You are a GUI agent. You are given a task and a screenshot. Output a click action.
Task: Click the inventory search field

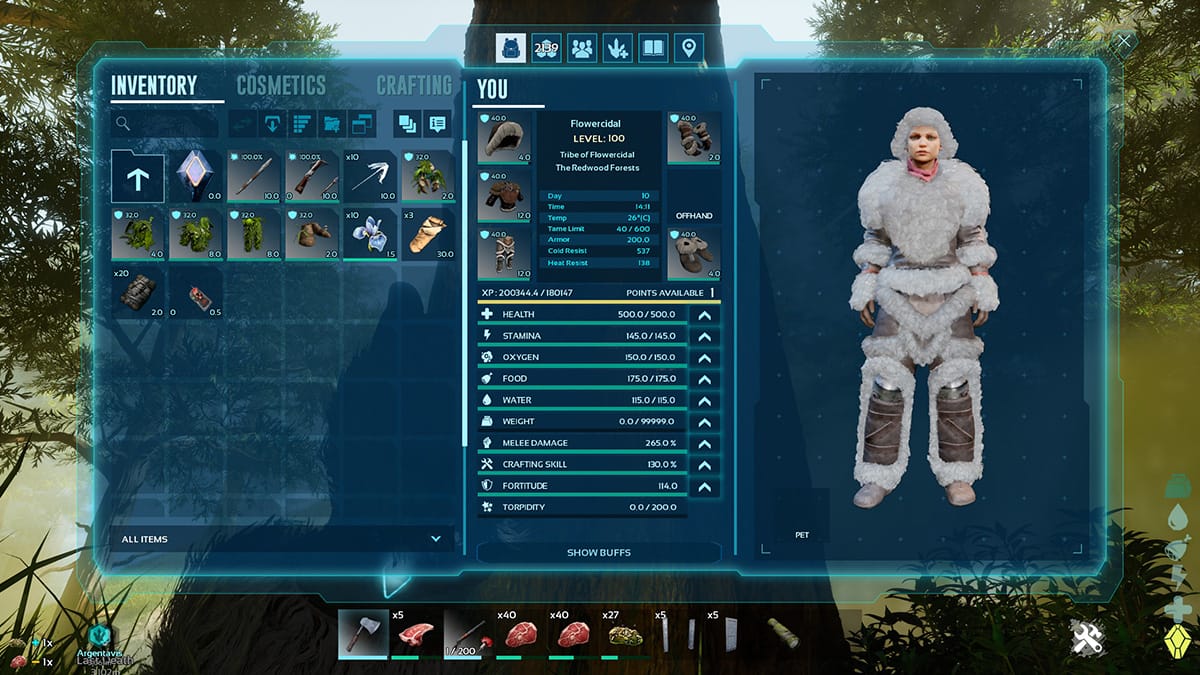[x=165, y=124]
